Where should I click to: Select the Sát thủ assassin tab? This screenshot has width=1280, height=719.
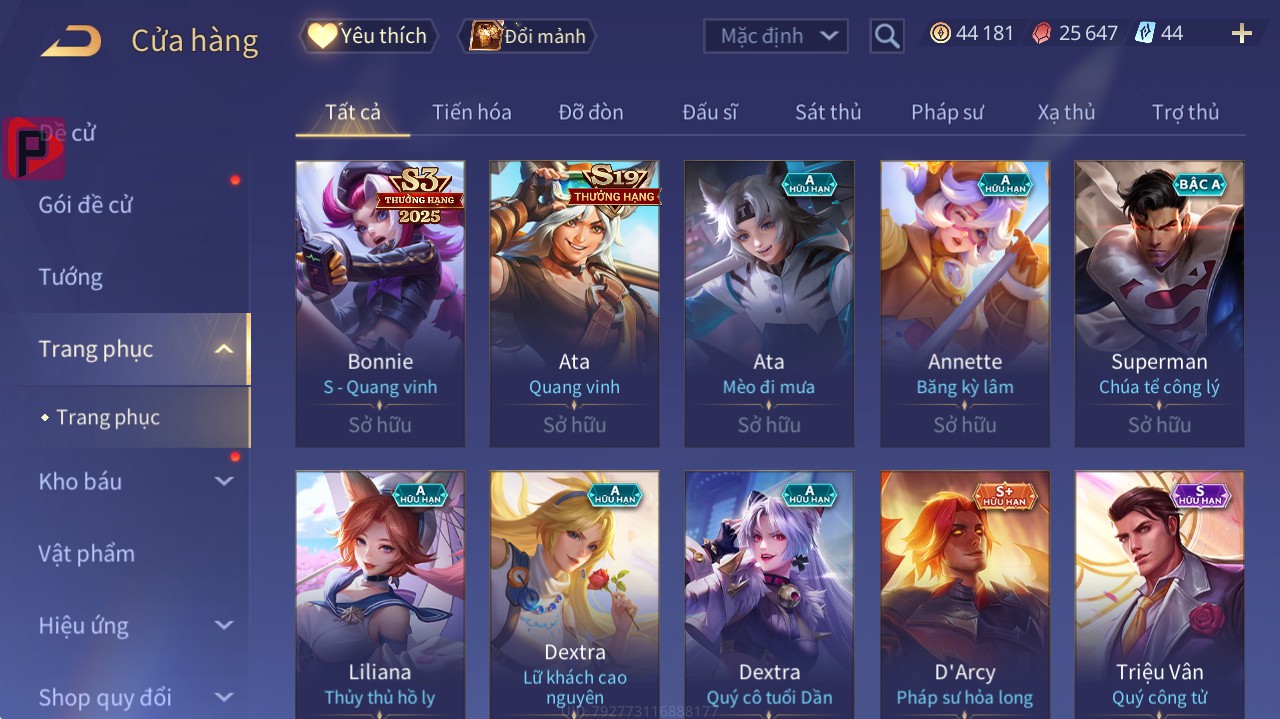coord(827,112)
